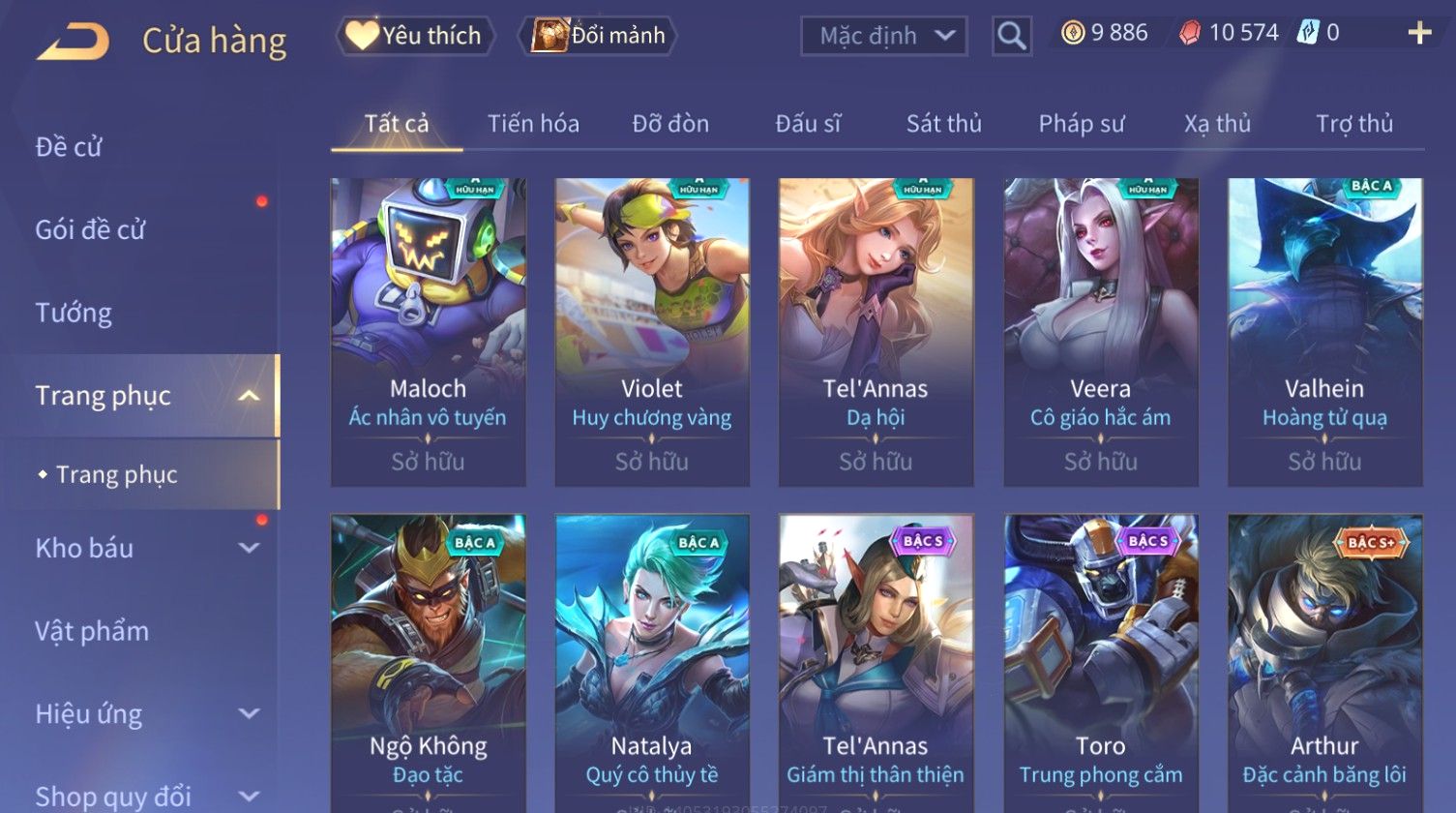Open the Yêu thích favorites list

pos(415,36)
